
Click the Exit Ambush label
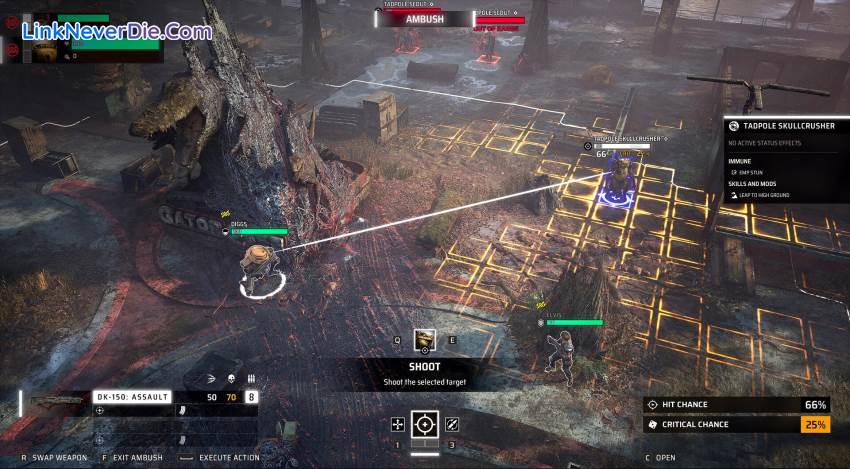click(x=135, y=458)
